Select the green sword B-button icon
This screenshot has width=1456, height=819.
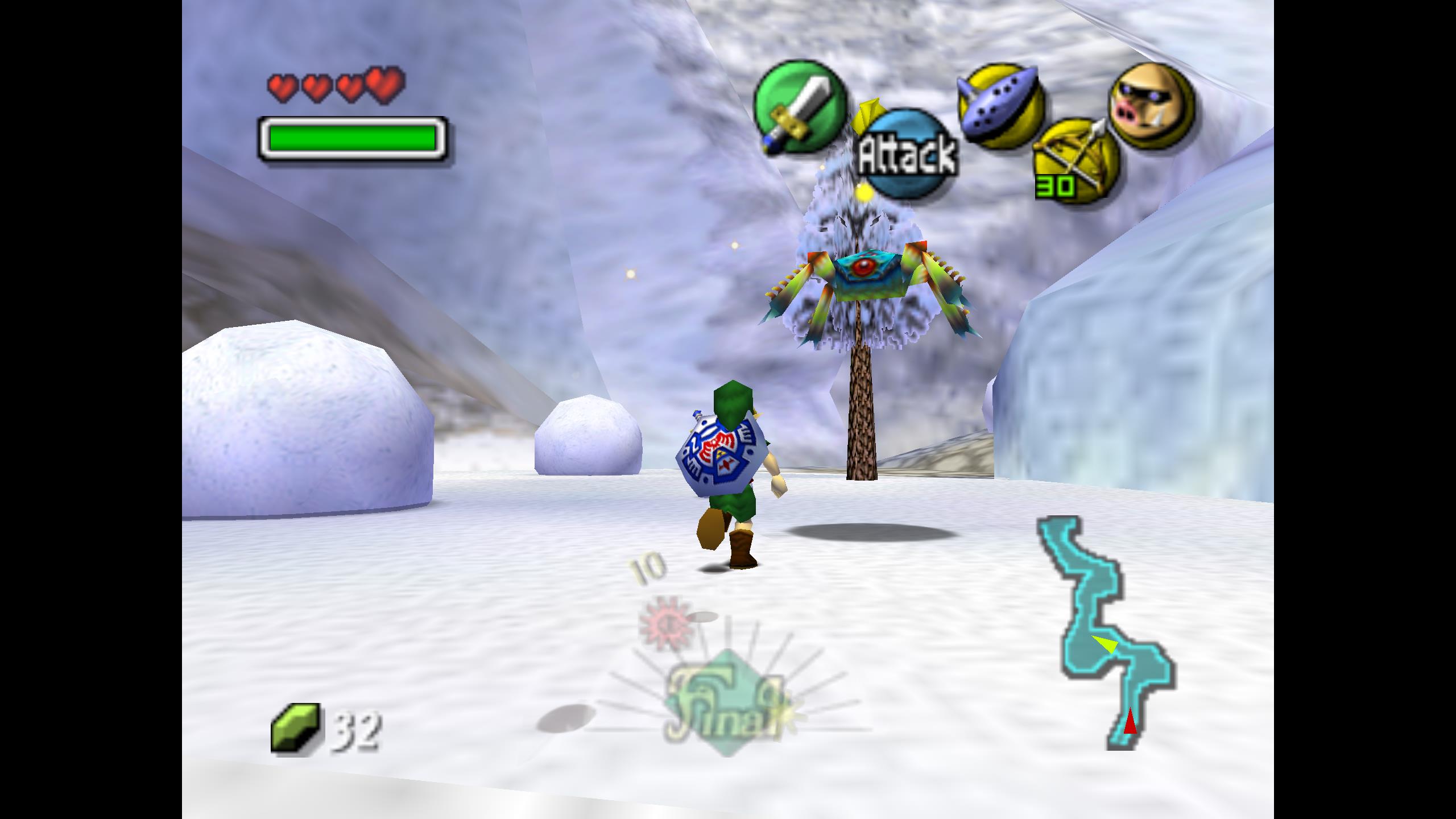(799, 107)
